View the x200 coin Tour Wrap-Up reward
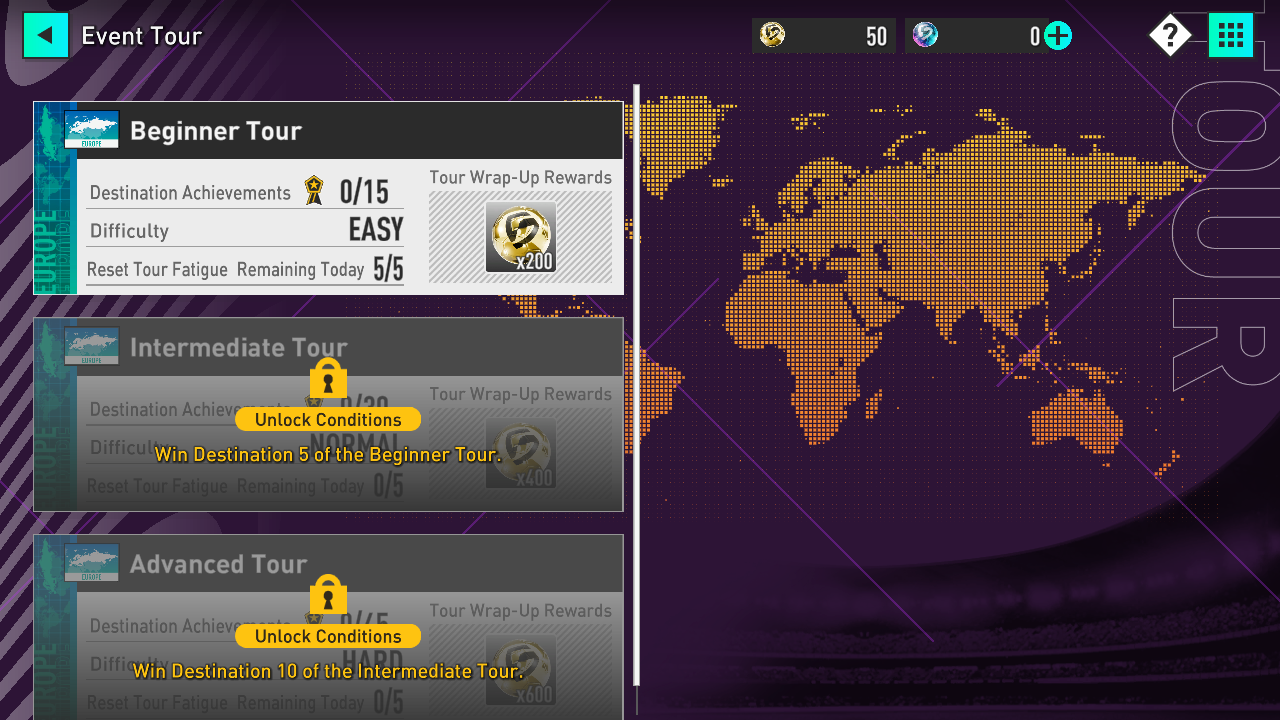1280x720 pixels. click(520, 238)
